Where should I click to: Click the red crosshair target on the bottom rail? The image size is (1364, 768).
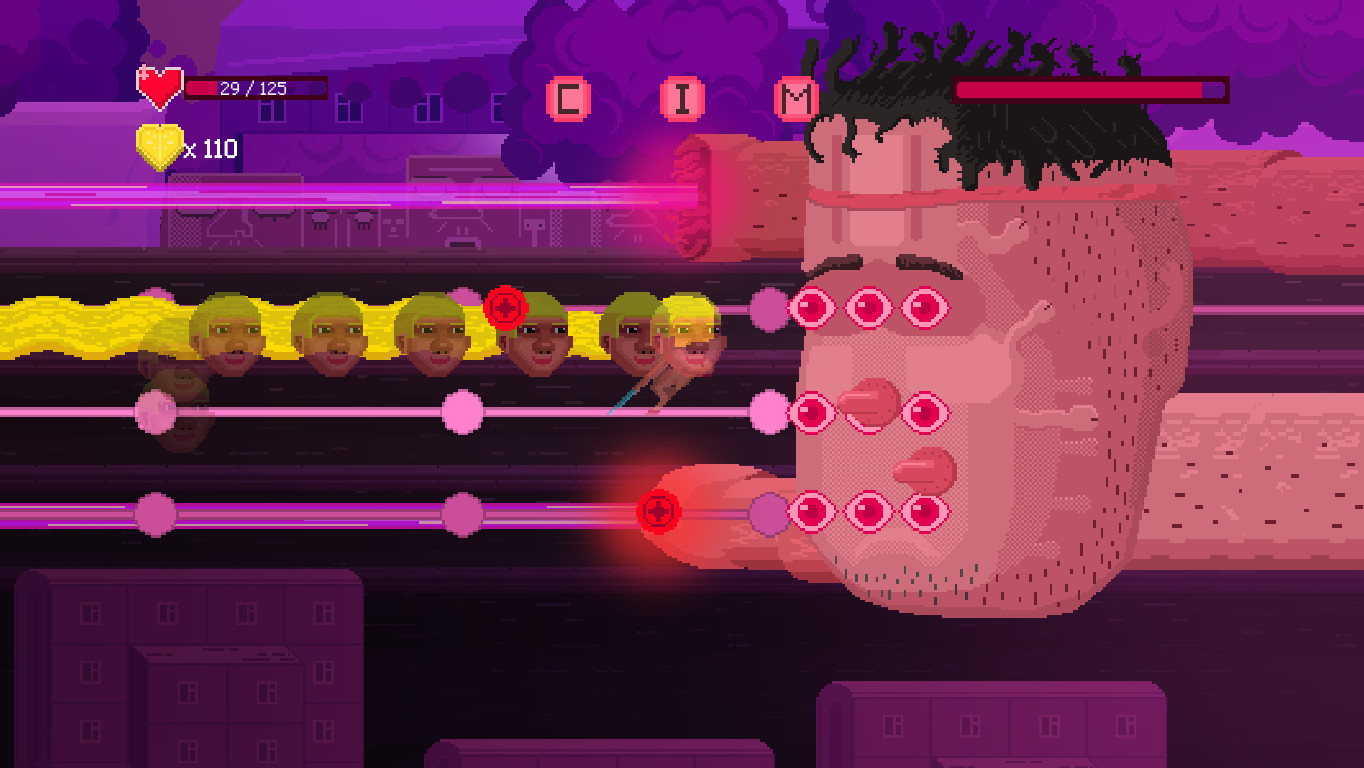(x=660, y=510)
